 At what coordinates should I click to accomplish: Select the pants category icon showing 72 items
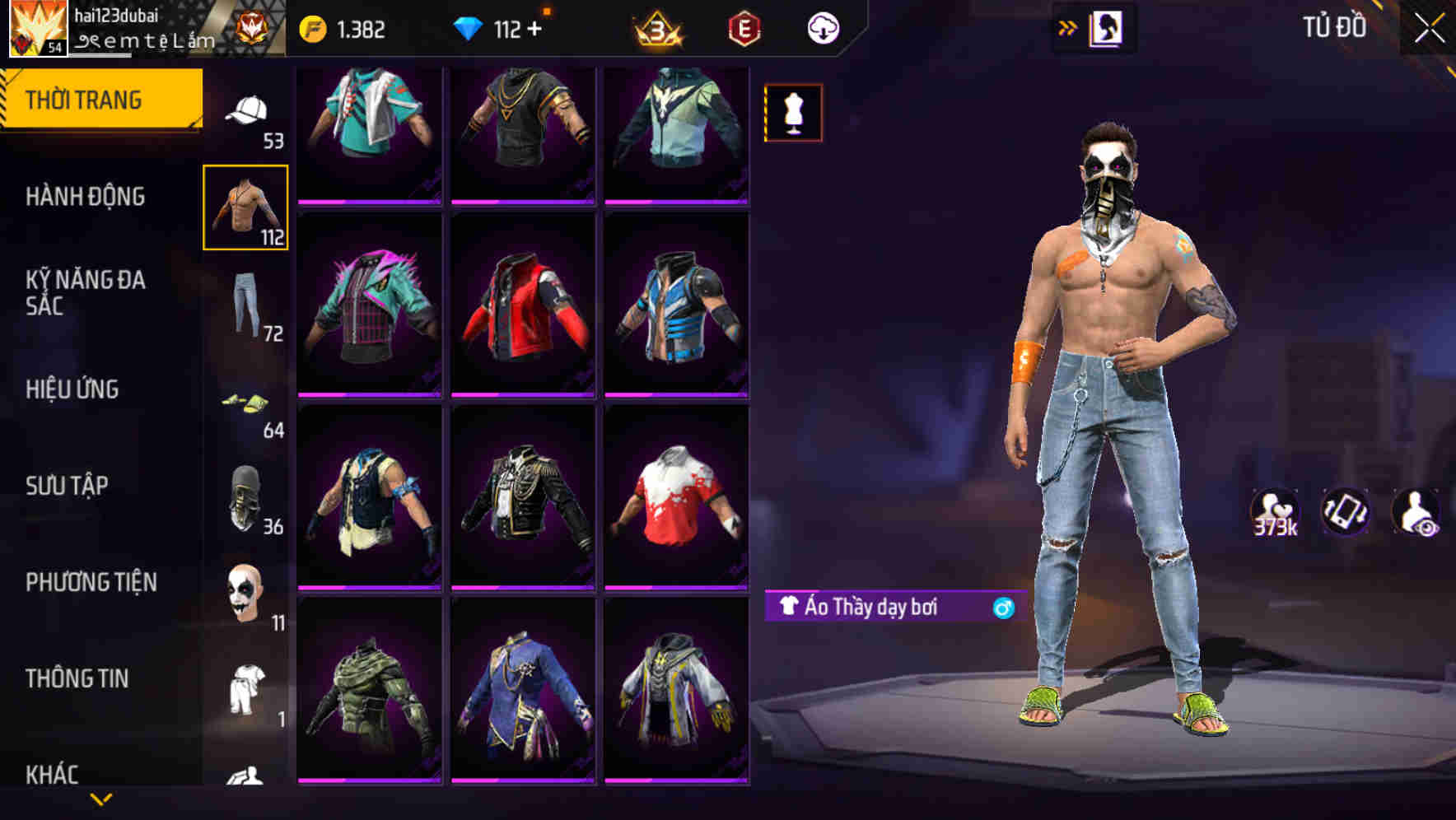pos(245,301)
